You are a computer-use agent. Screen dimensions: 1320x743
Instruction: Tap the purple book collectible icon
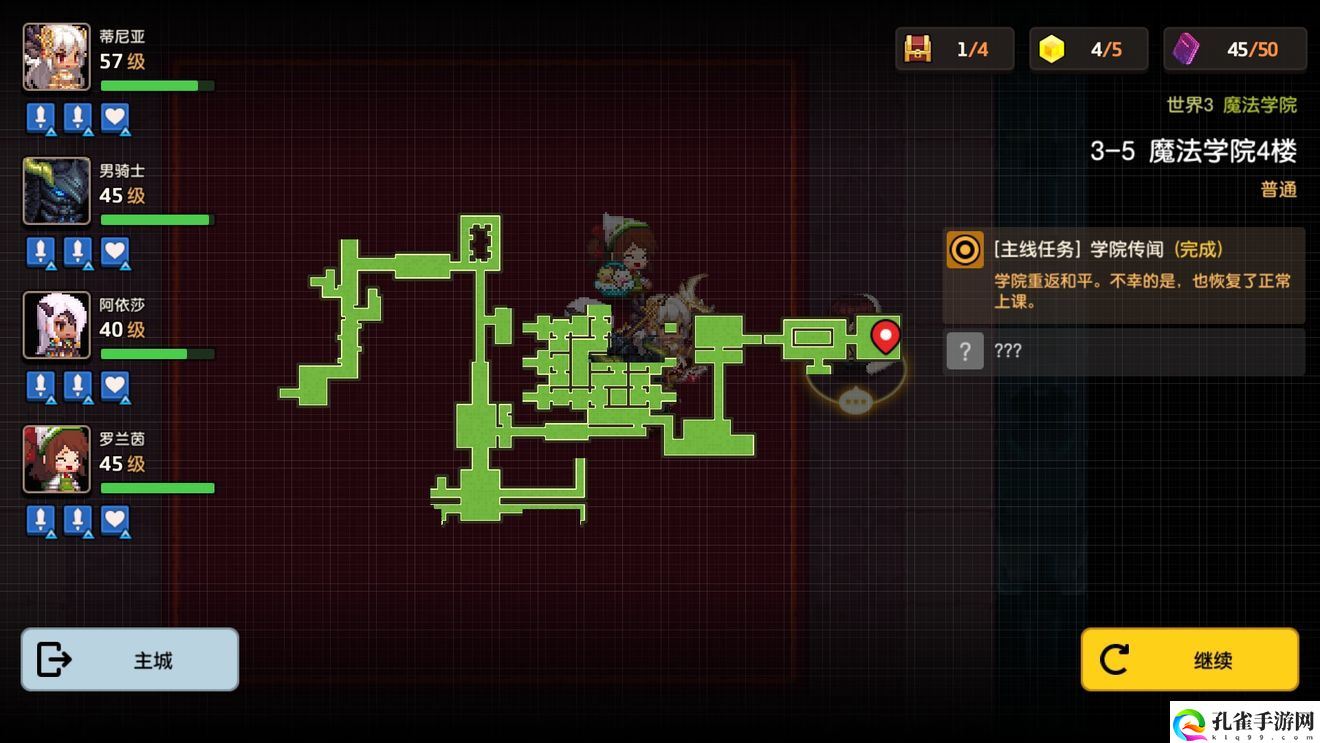click(x=1187, y=49)
